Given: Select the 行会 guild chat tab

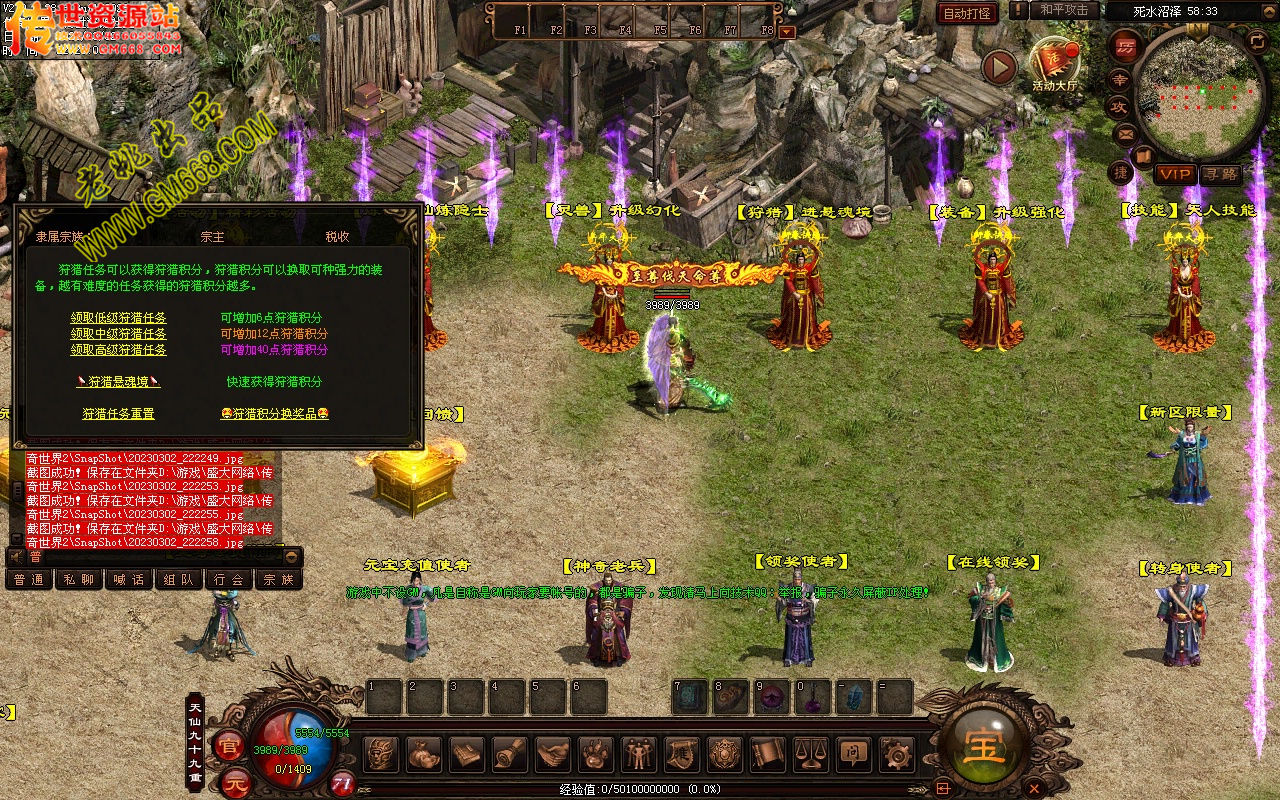Looking at the screenshot, I should point(229,579).
